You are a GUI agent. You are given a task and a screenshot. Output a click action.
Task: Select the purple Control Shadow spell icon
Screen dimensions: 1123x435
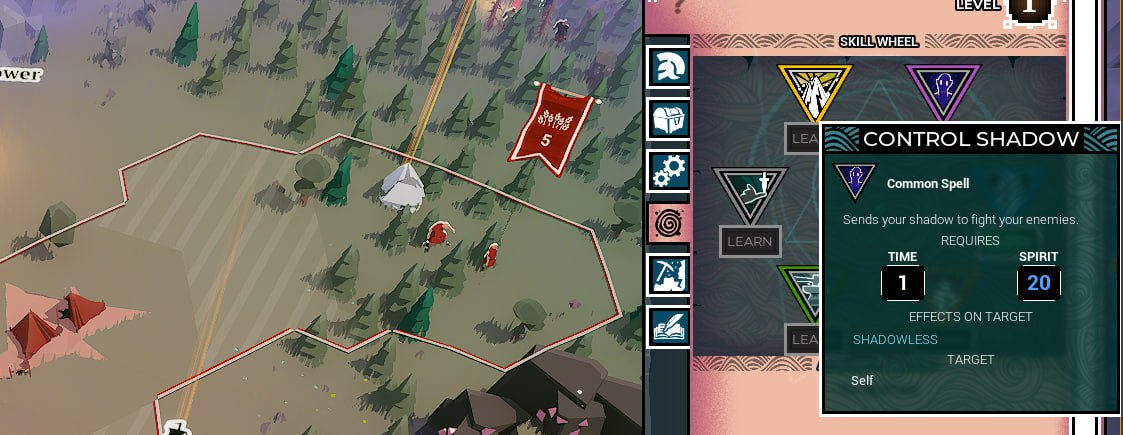(942, 91)
